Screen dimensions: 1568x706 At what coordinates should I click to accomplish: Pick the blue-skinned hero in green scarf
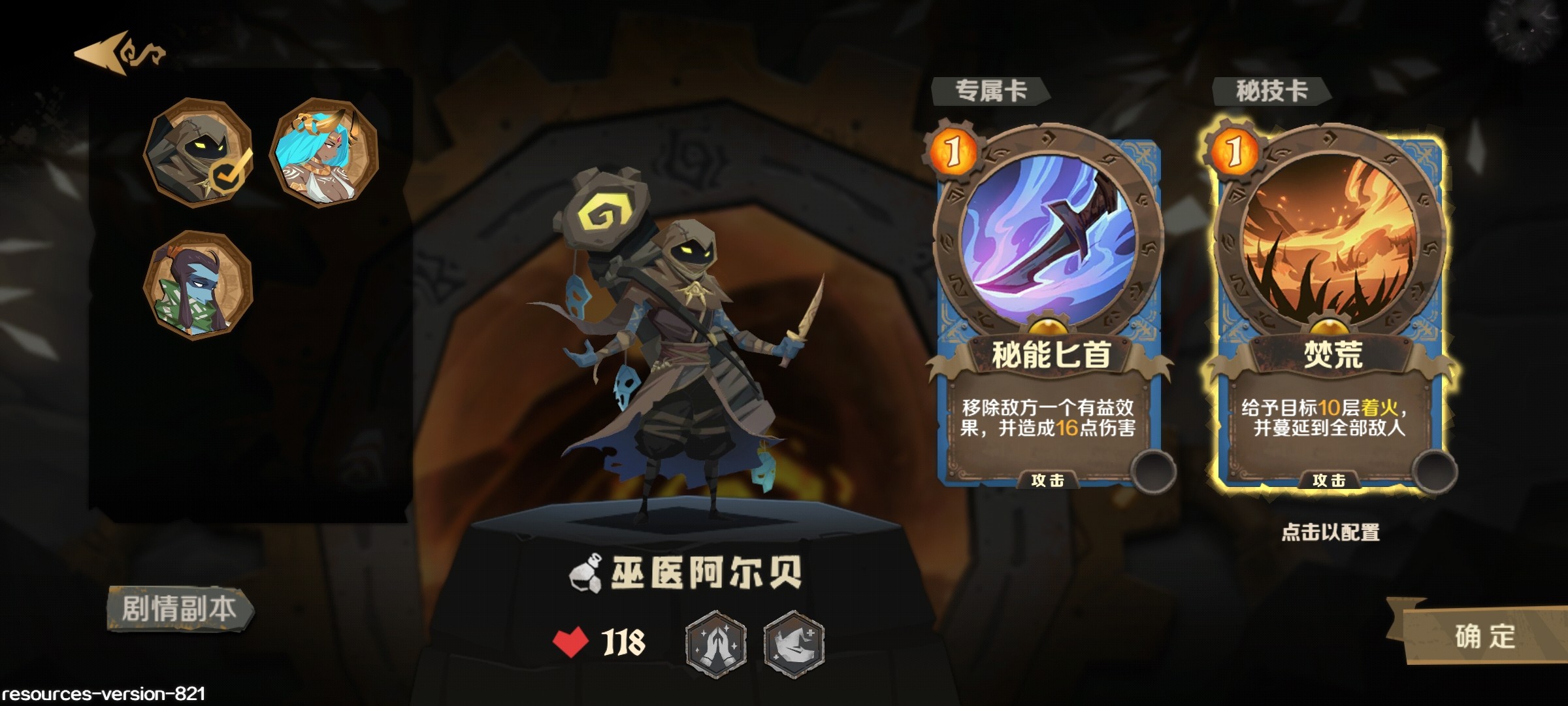[x=197, y=286]
